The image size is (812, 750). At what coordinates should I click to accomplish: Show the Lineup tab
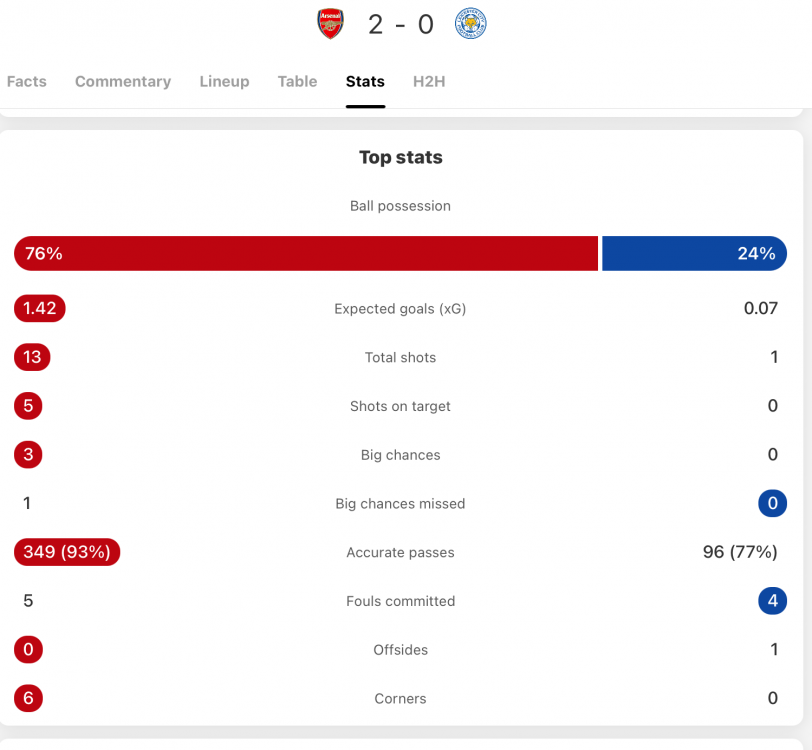(x=224, y=82)
